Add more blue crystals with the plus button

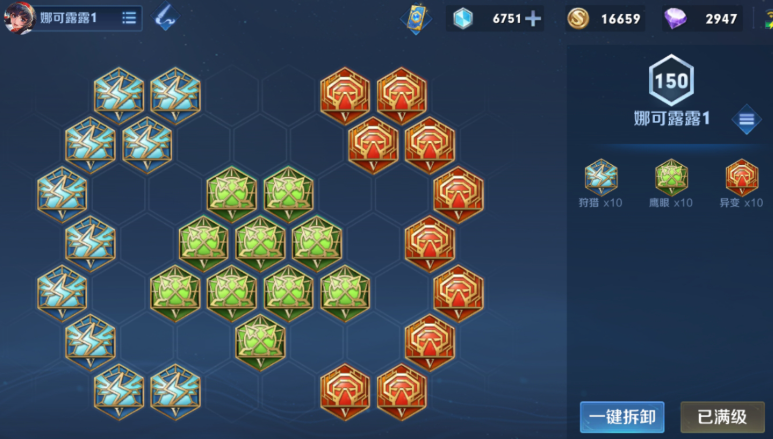coord(533,18)
